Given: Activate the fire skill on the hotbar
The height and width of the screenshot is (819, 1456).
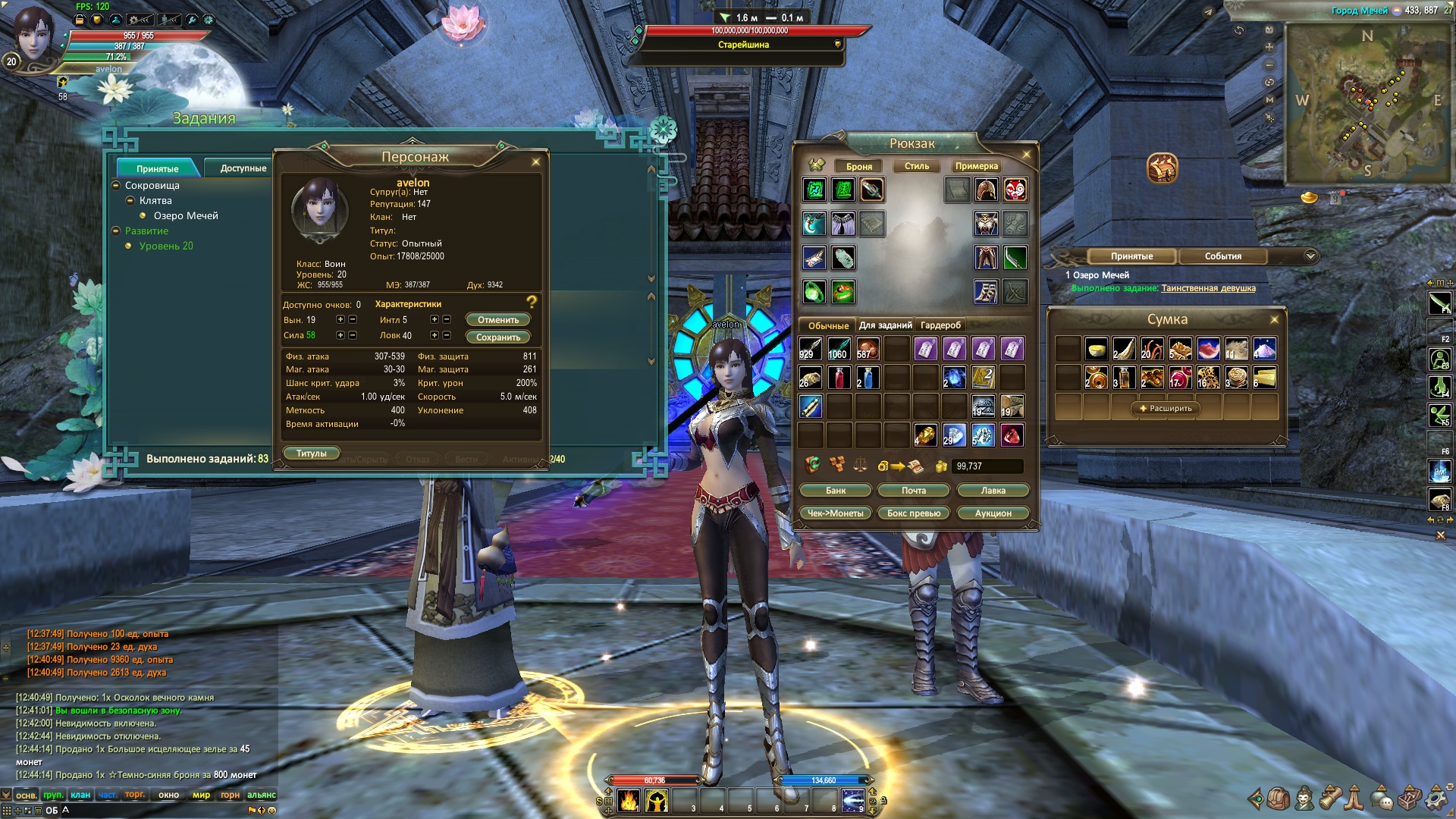Looking at the screenshot, I should click(x=629, y=801).
